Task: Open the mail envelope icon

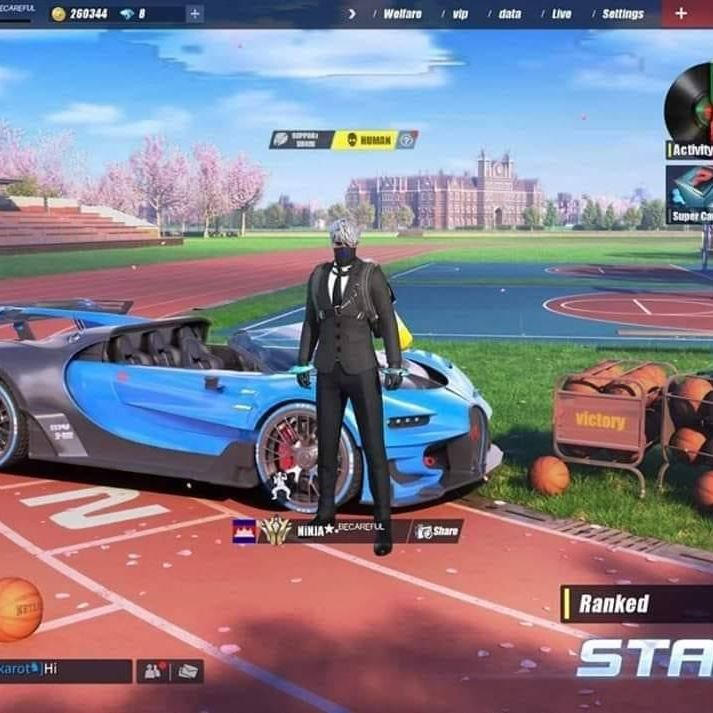Action: 187,671
